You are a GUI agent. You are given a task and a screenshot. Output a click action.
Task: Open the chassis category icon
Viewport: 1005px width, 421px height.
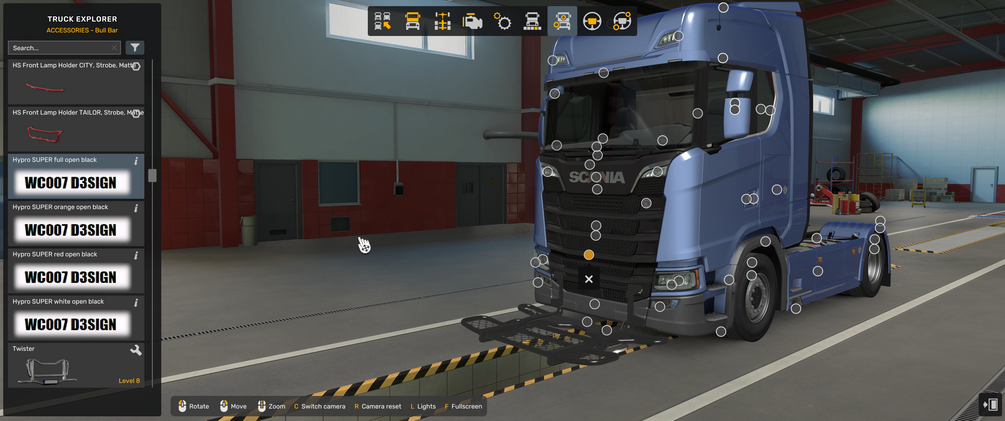(x=443, y=21)
